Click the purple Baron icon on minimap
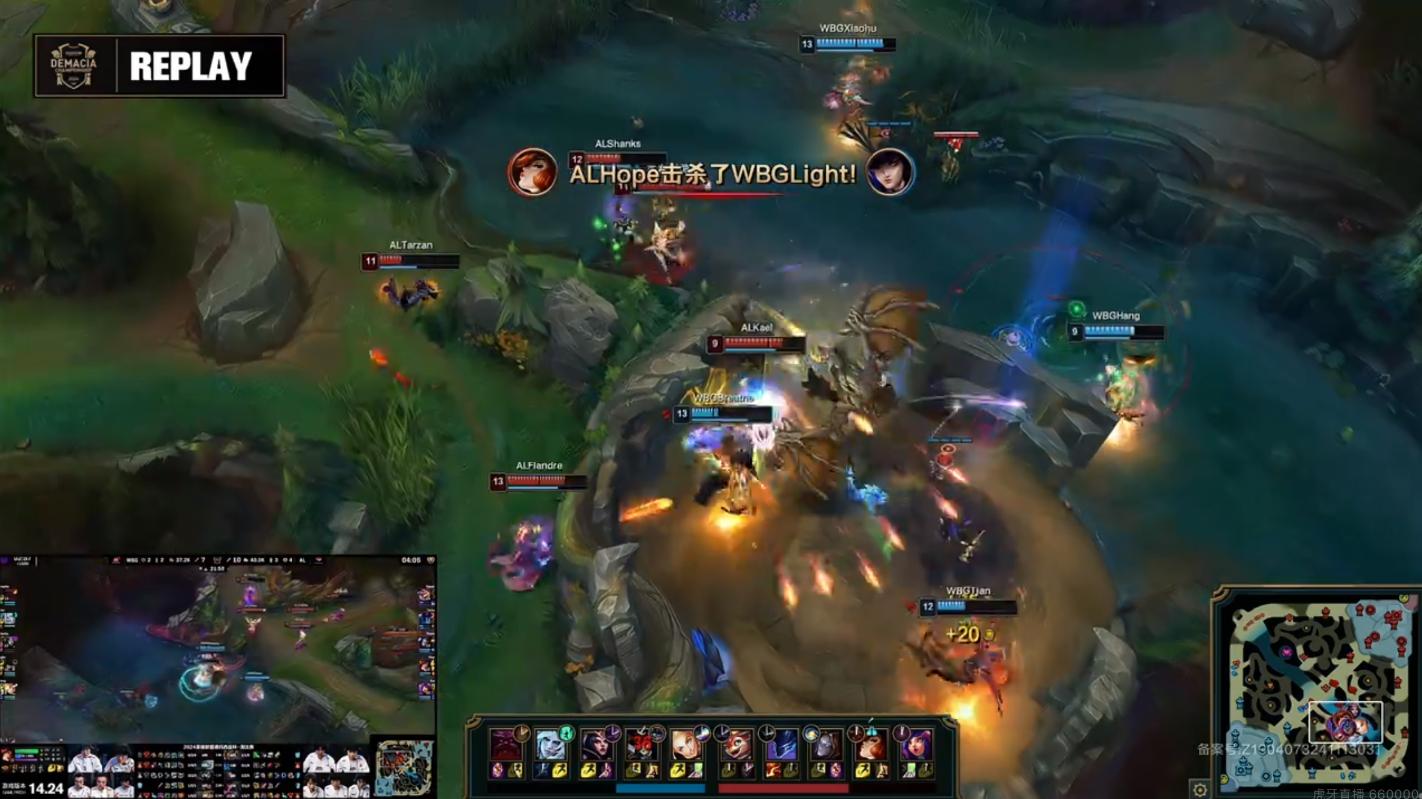 coord(1286,651)
